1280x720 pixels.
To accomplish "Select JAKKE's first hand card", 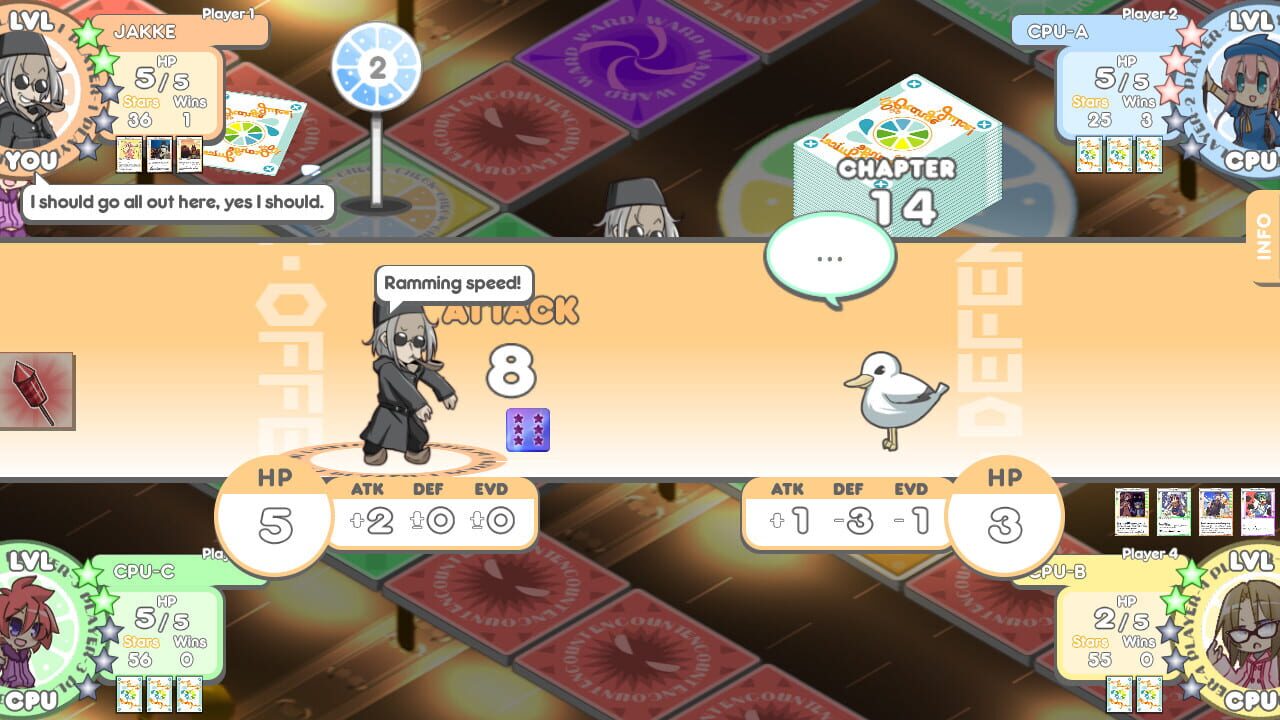I will click(128, 155).
